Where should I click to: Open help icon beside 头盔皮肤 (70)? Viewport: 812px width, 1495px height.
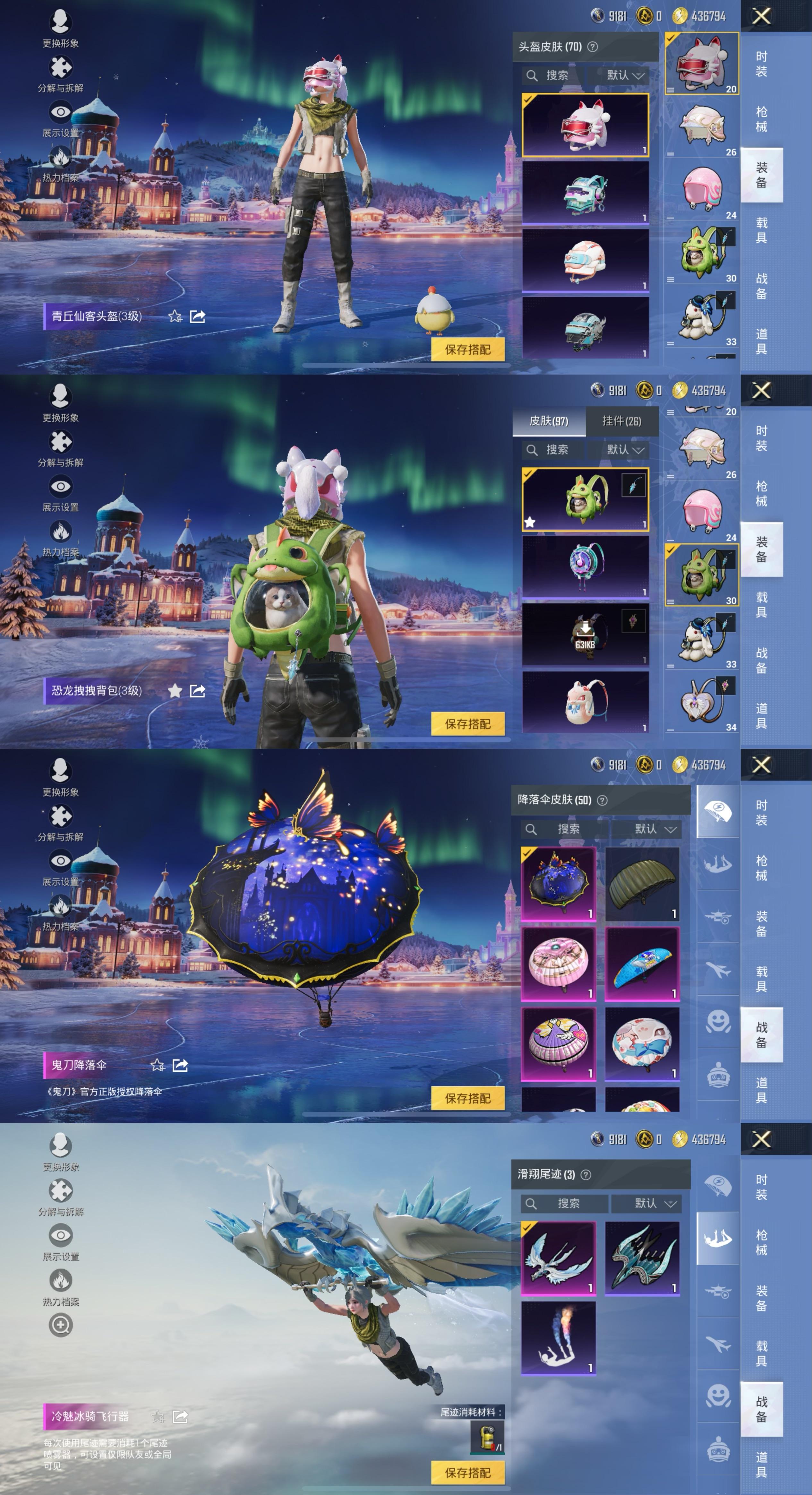[x=592, y=47]
